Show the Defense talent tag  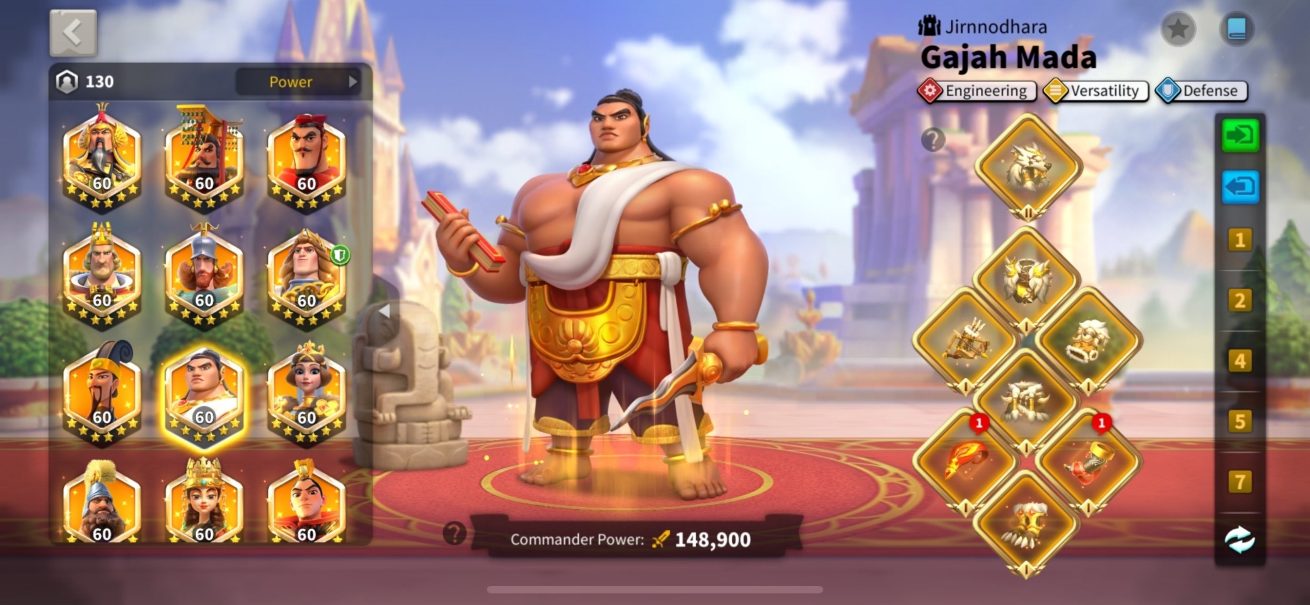coord(1201,91)
